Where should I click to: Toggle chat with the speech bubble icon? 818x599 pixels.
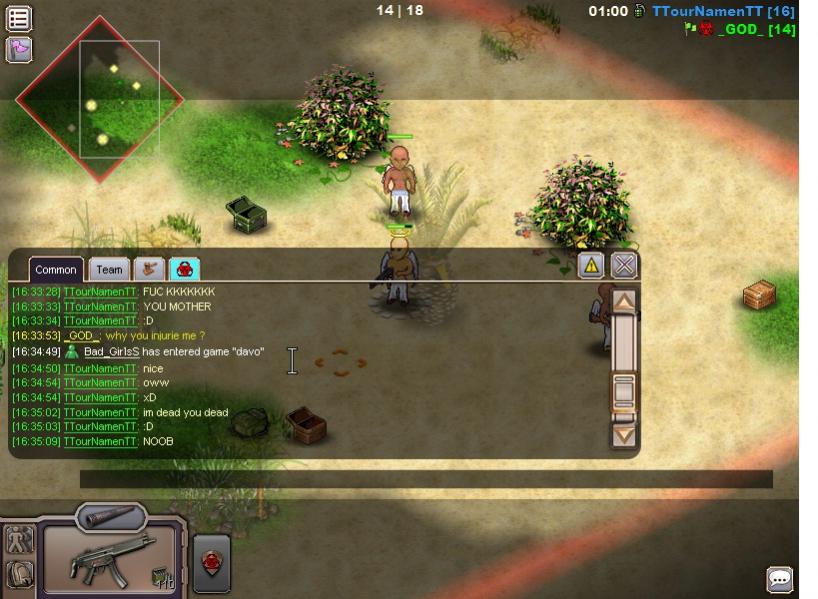(780, 579)
